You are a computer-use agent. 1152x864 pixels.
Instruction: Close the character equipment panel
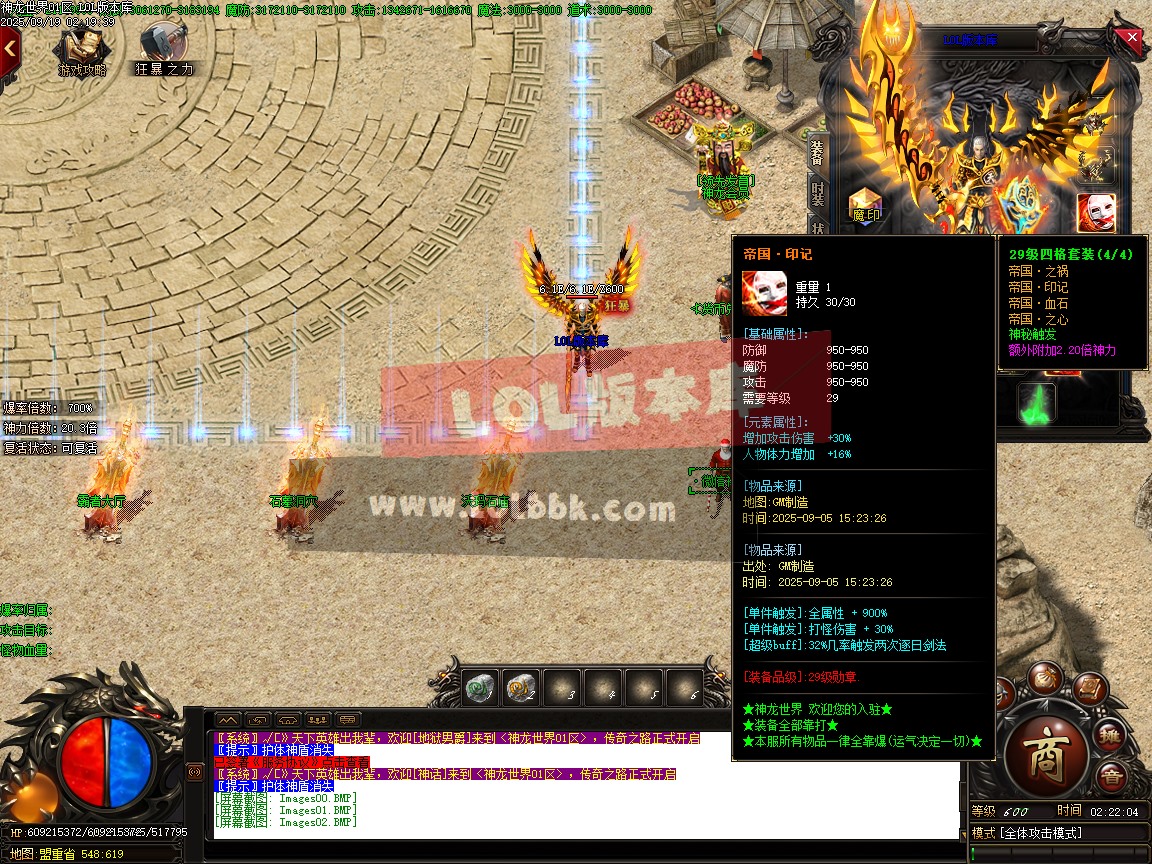[1132, 39]
